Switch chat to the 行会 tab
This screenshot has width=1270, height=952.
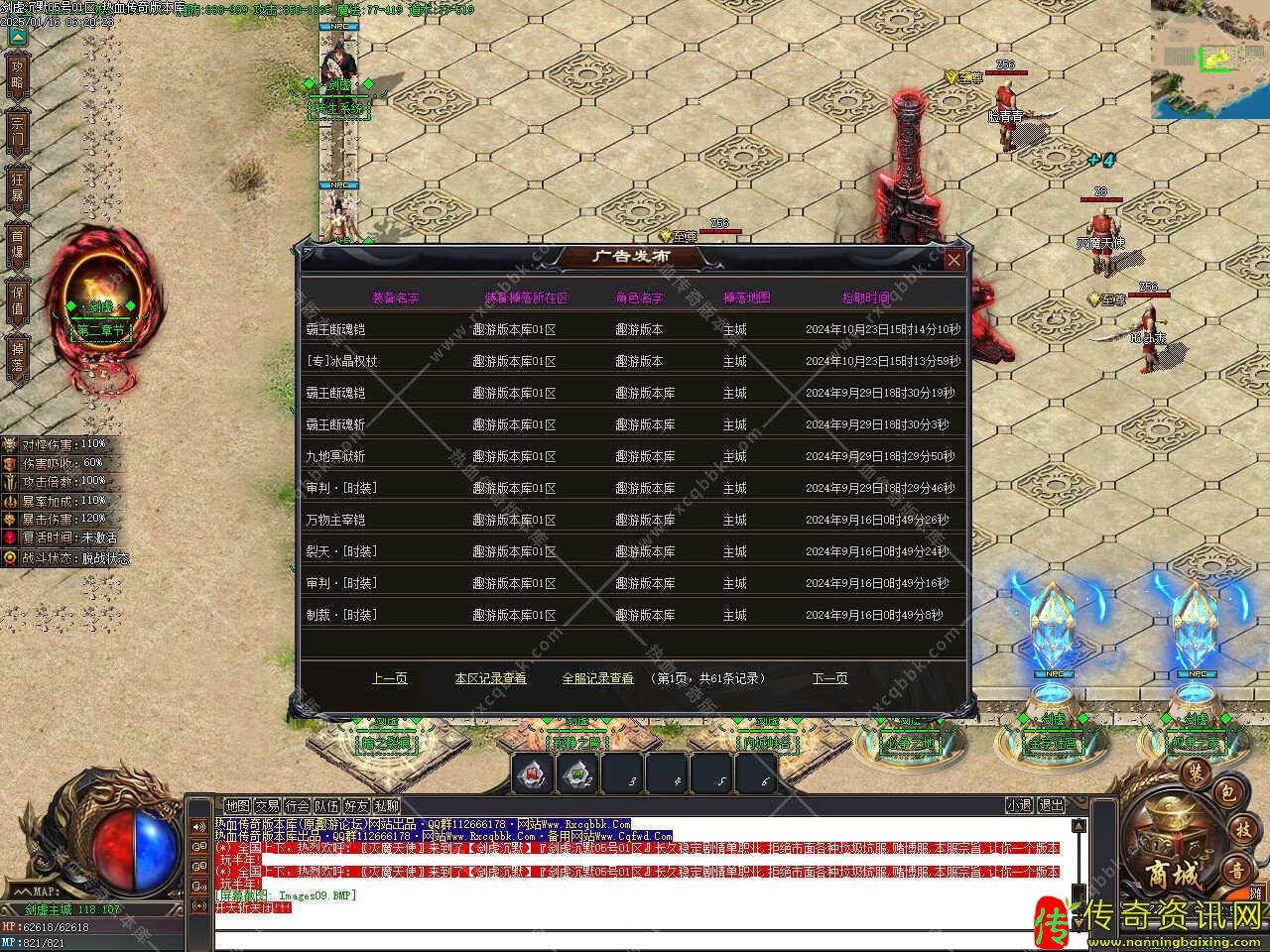coord(298,806)
